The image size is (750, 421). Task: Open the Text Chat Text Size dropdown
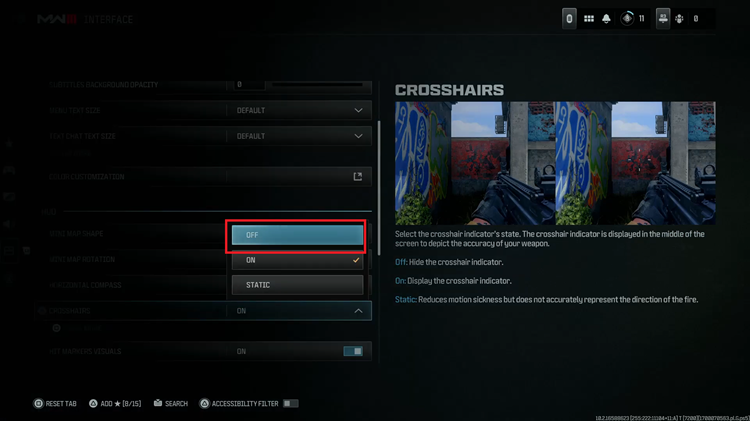[x=300, y=136]
